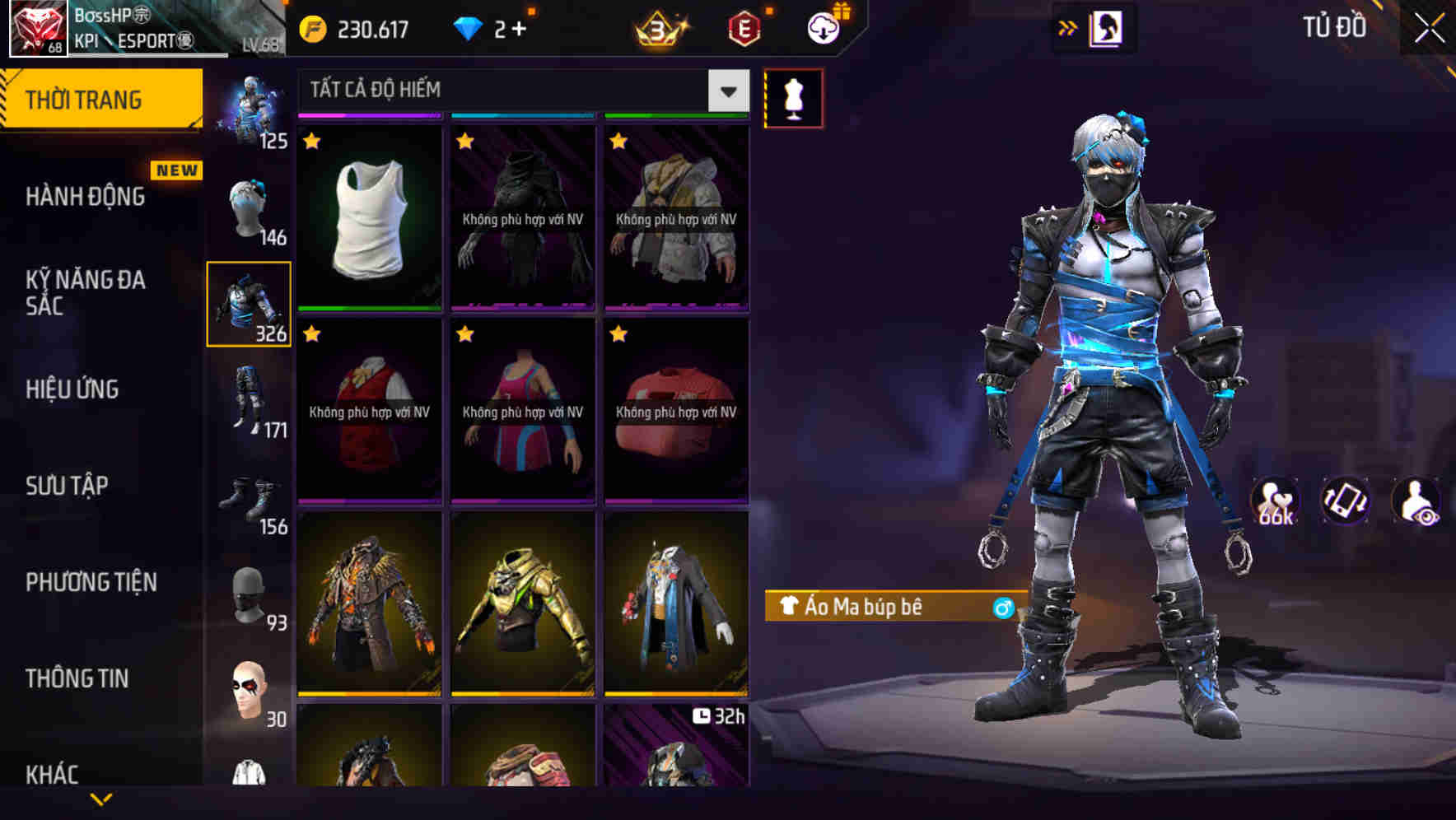Click the mannequin icon beside rarity filter
The height and width of the screenshot is (820, 1456).
(x=795, y=96)
